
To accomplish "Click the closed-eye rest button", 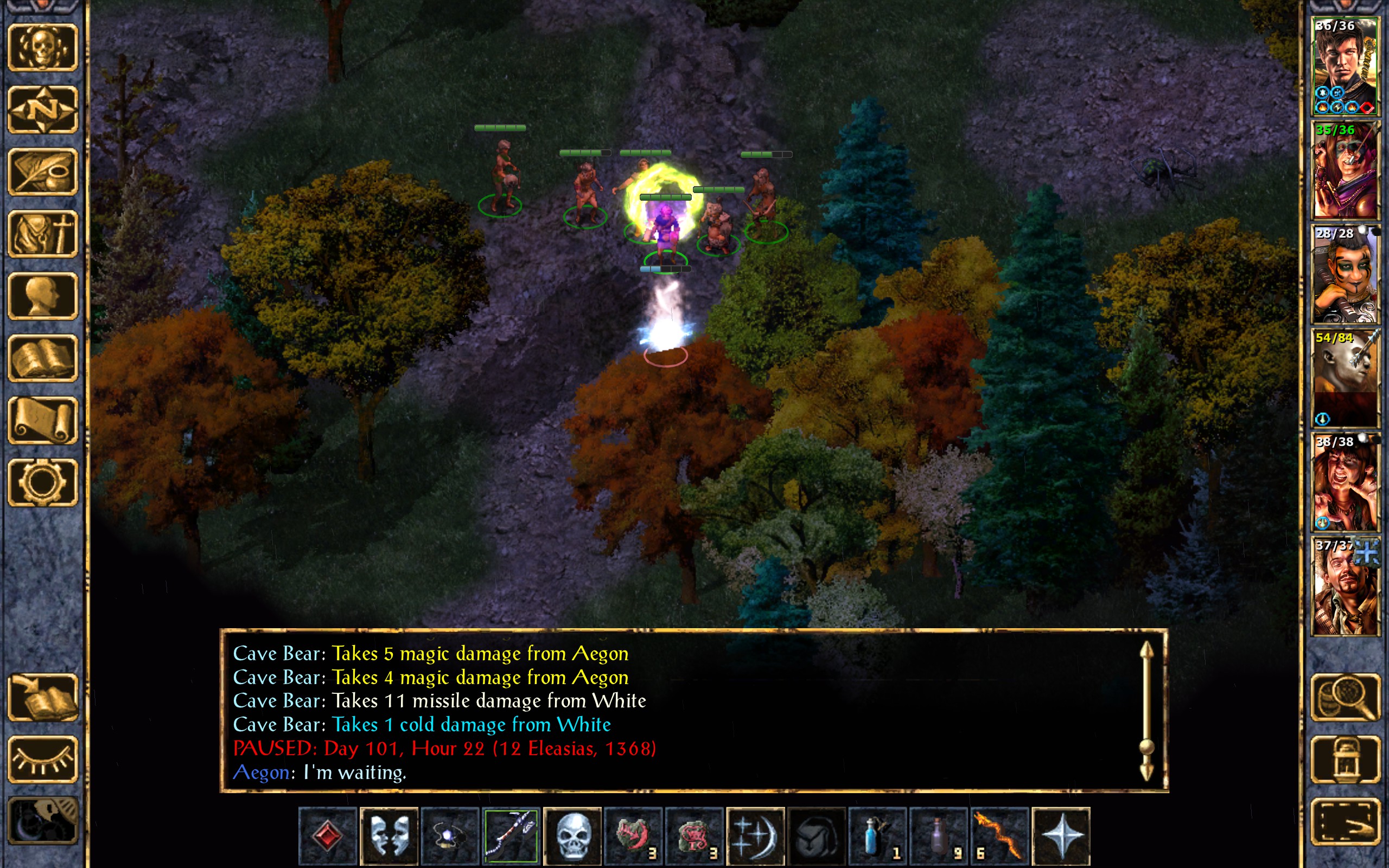I will pyautogui.click(x=42, y=759).
